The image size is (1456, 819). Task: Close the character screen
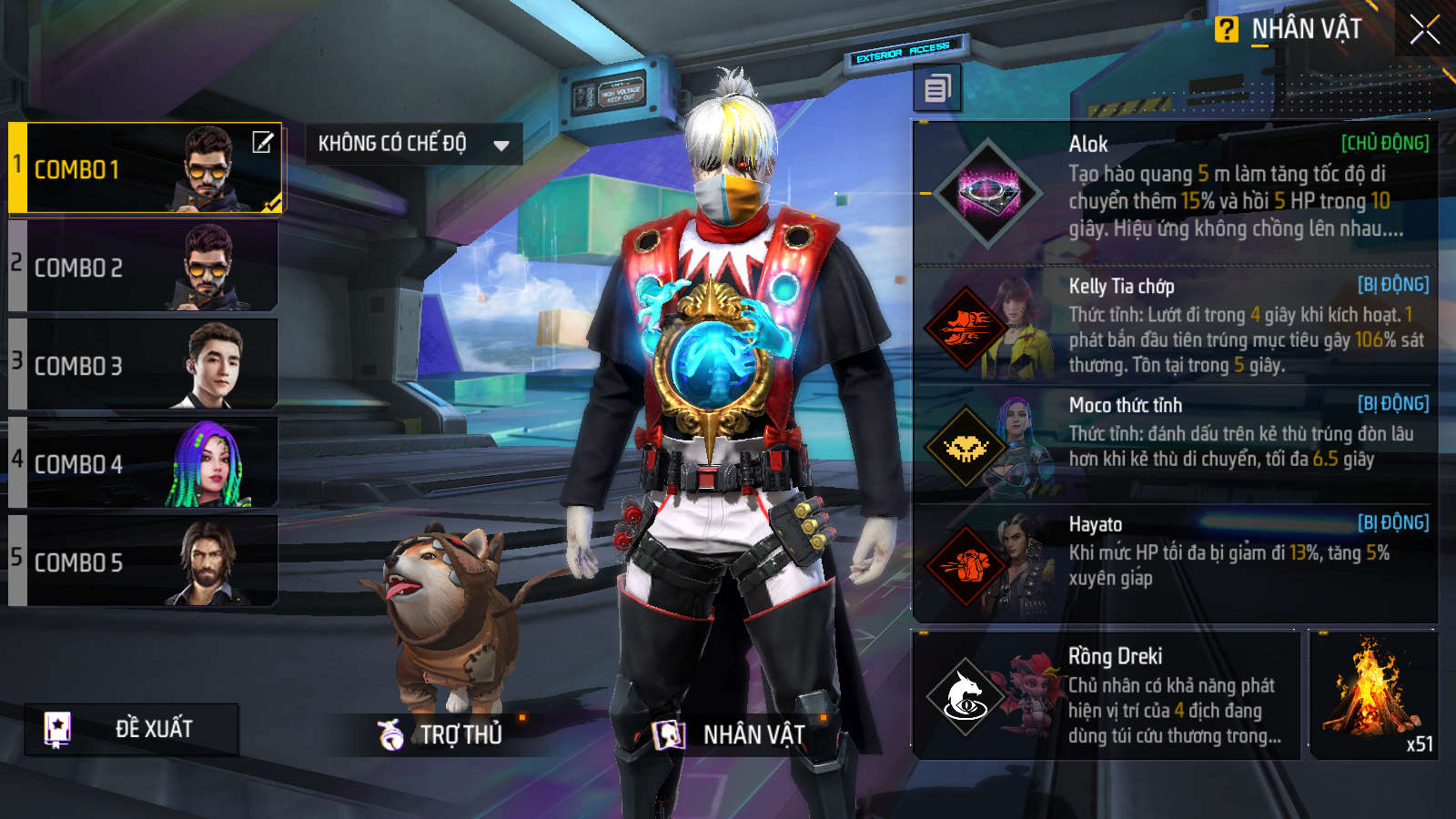click(x=1424, y=30)
